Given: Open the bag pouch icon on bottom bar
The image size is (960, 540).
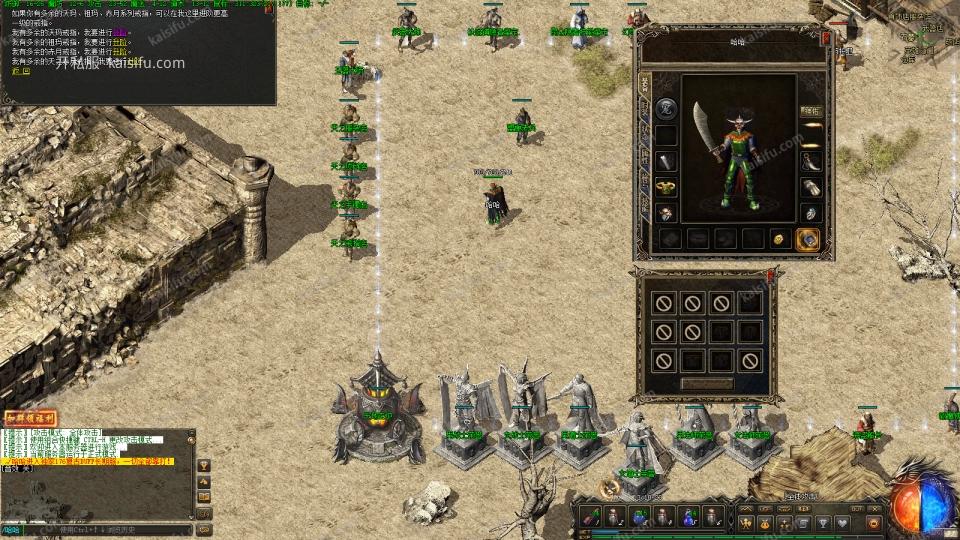Looking at the screenshot, I should click(x=765, y=522).
